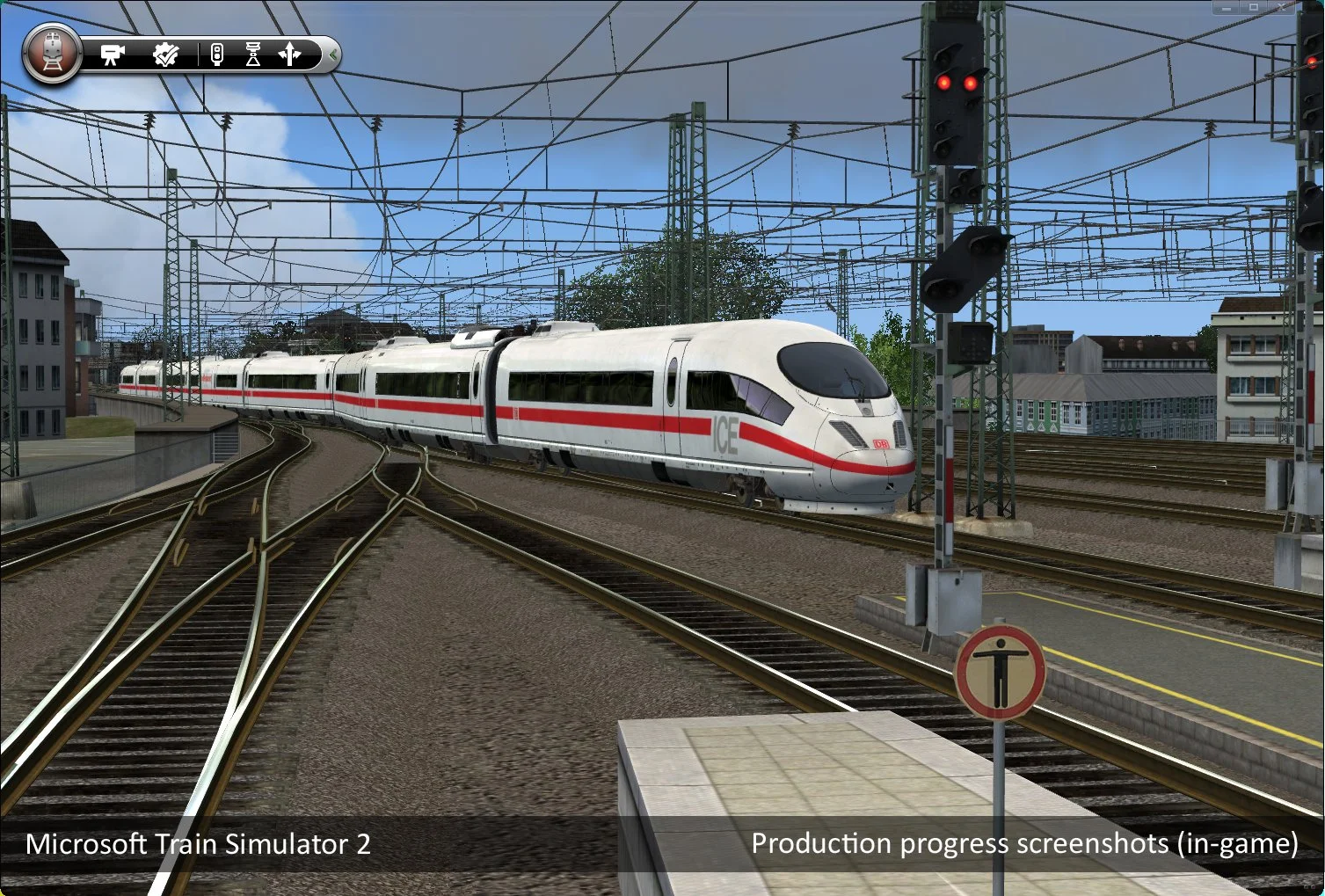
Task: Click the red signal lights on the mast
Action: pos(956,82)
